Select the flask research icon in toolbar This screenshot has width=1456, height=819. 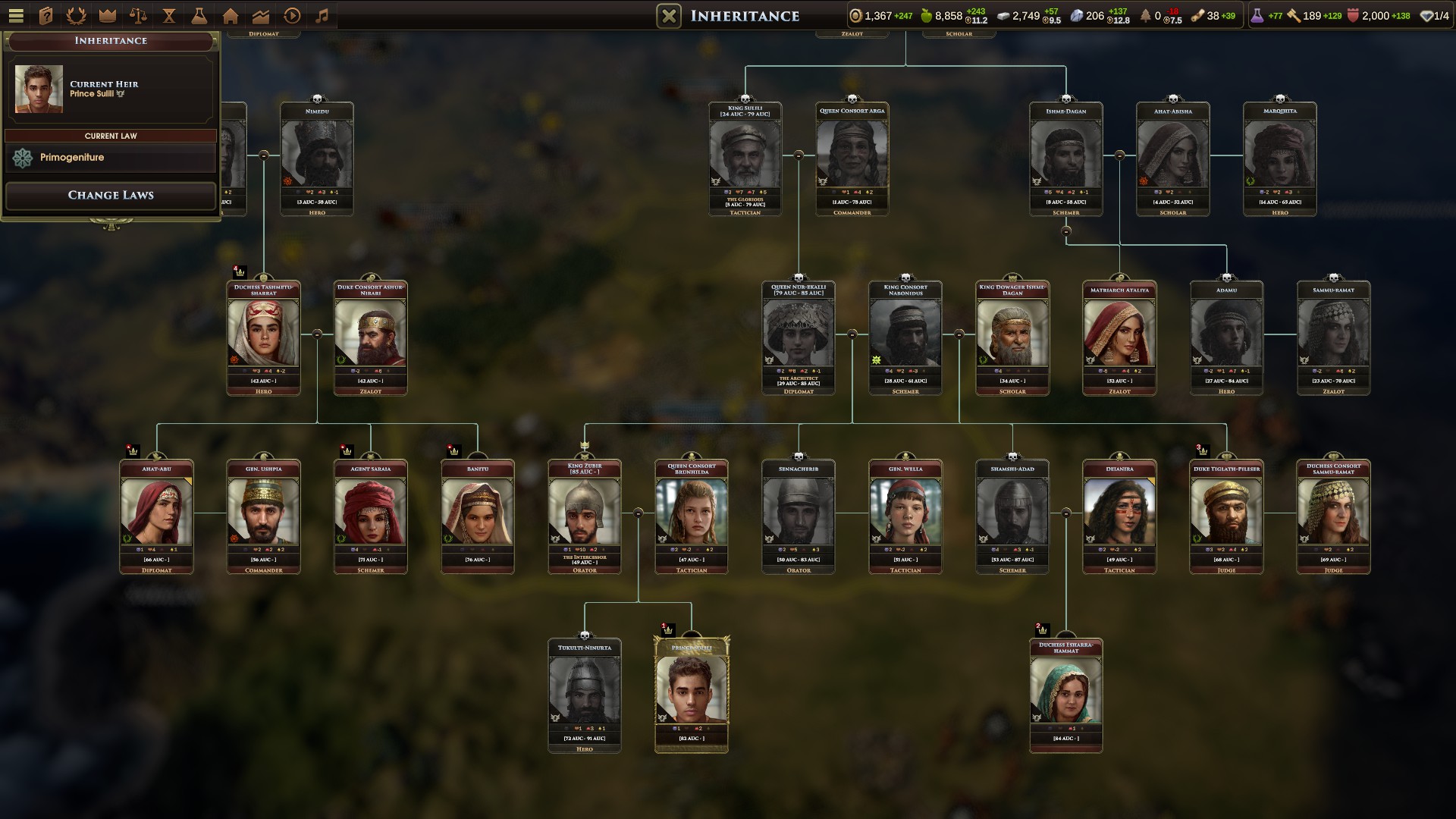(x=199, y=15)
